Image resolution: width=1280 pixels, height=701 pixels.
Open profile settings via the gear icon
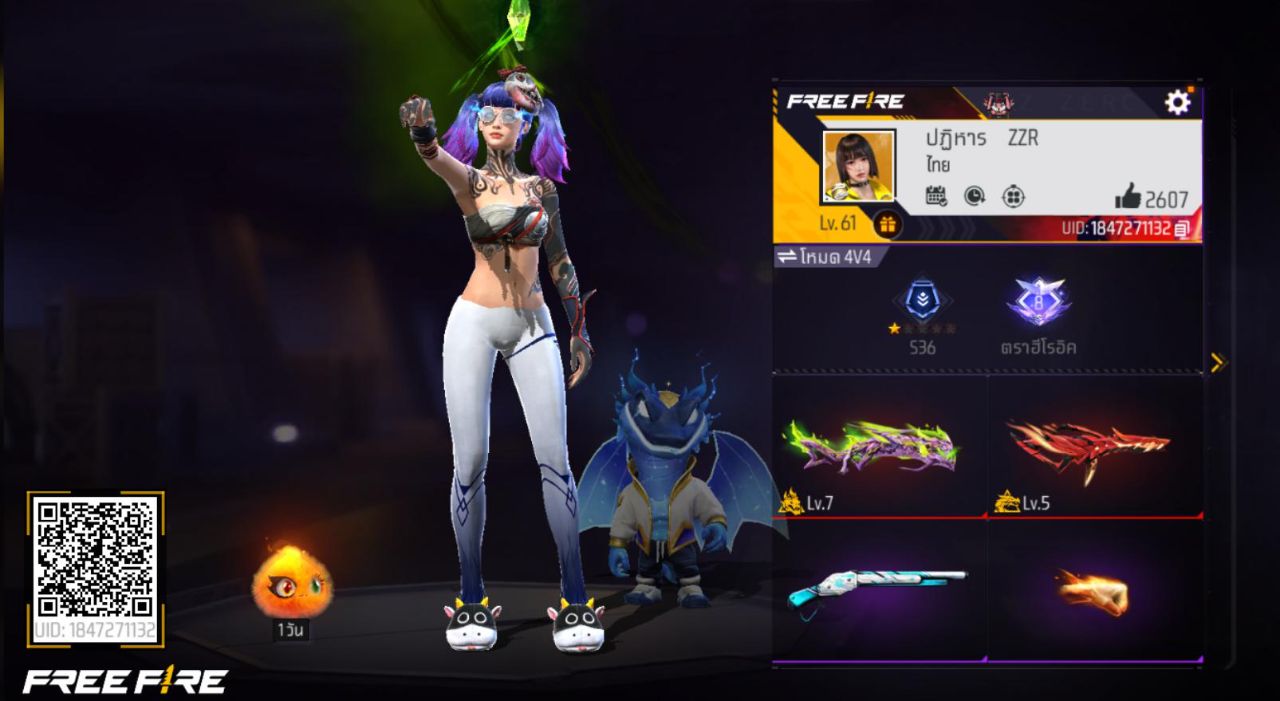[1178, 101]
